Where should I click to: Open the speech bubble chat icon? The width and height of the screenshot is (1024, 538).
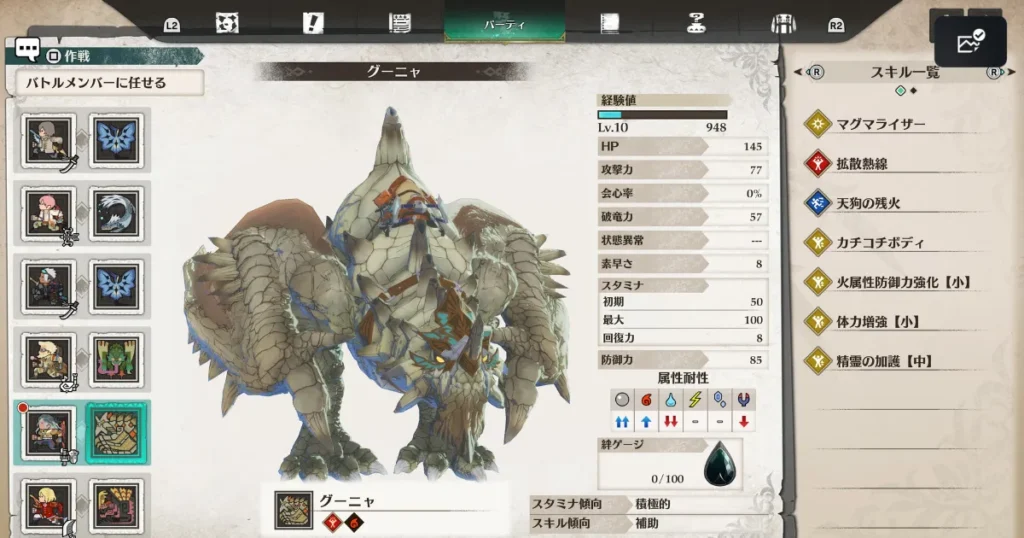[x=27, y=51]
